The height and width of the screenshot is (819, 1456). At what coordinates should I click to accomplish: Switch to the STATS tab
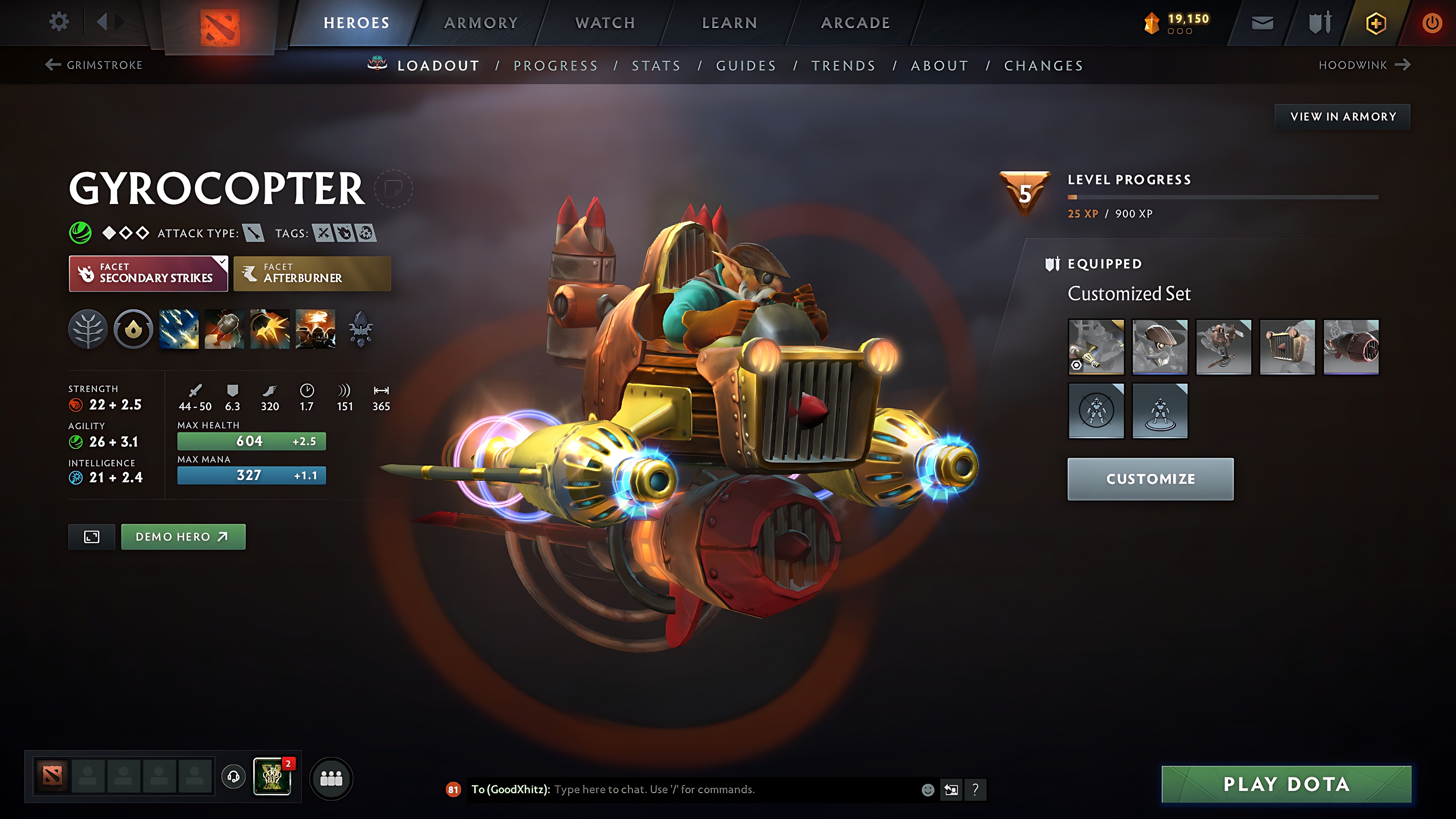[657, 65]
